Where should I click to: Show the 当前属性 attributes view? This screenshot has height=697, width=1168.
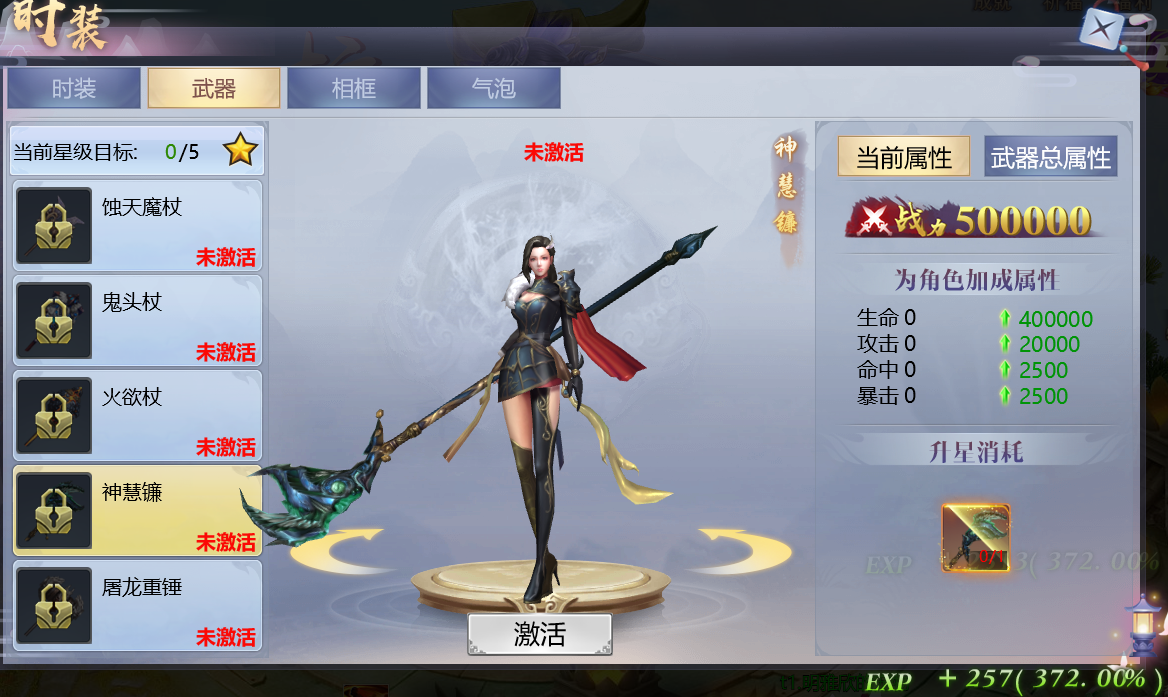coord(904,157)
